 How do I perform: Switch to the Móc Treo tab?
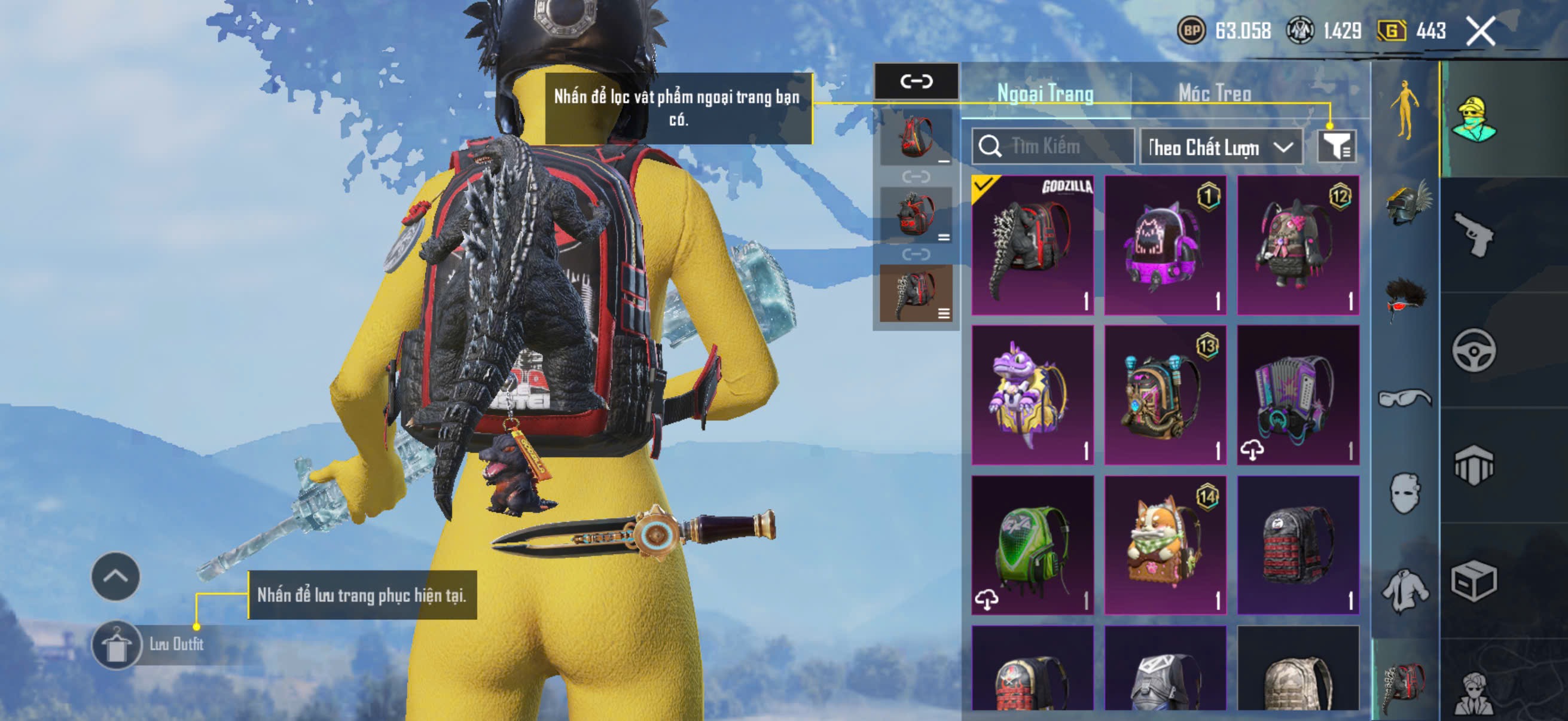coord(1215,93)
